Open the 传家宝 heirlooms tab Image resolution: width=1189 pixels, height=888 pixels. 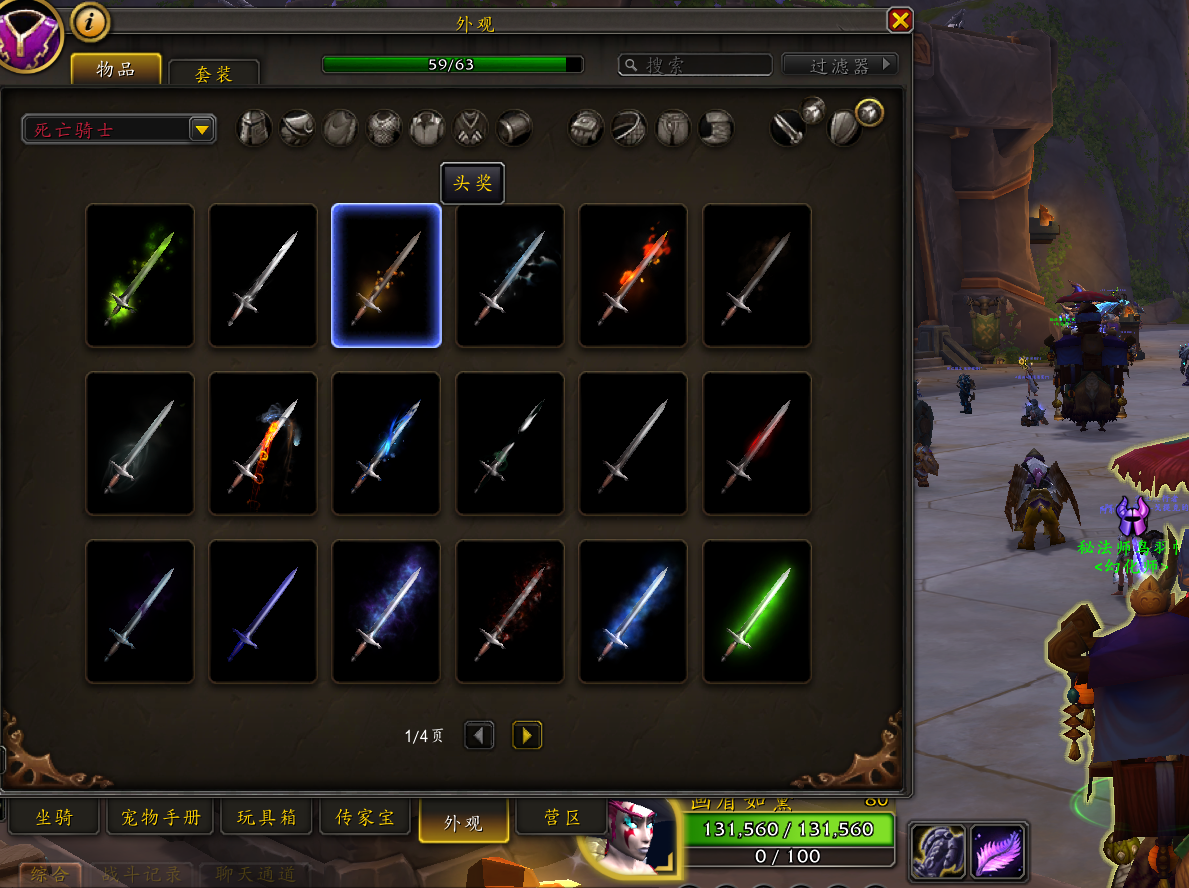coord(365,818)
